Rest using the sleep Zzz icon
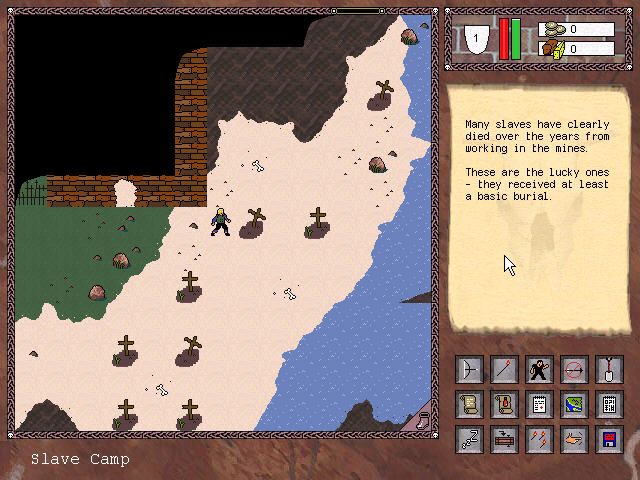640x480 pixels. coord(470,439)
